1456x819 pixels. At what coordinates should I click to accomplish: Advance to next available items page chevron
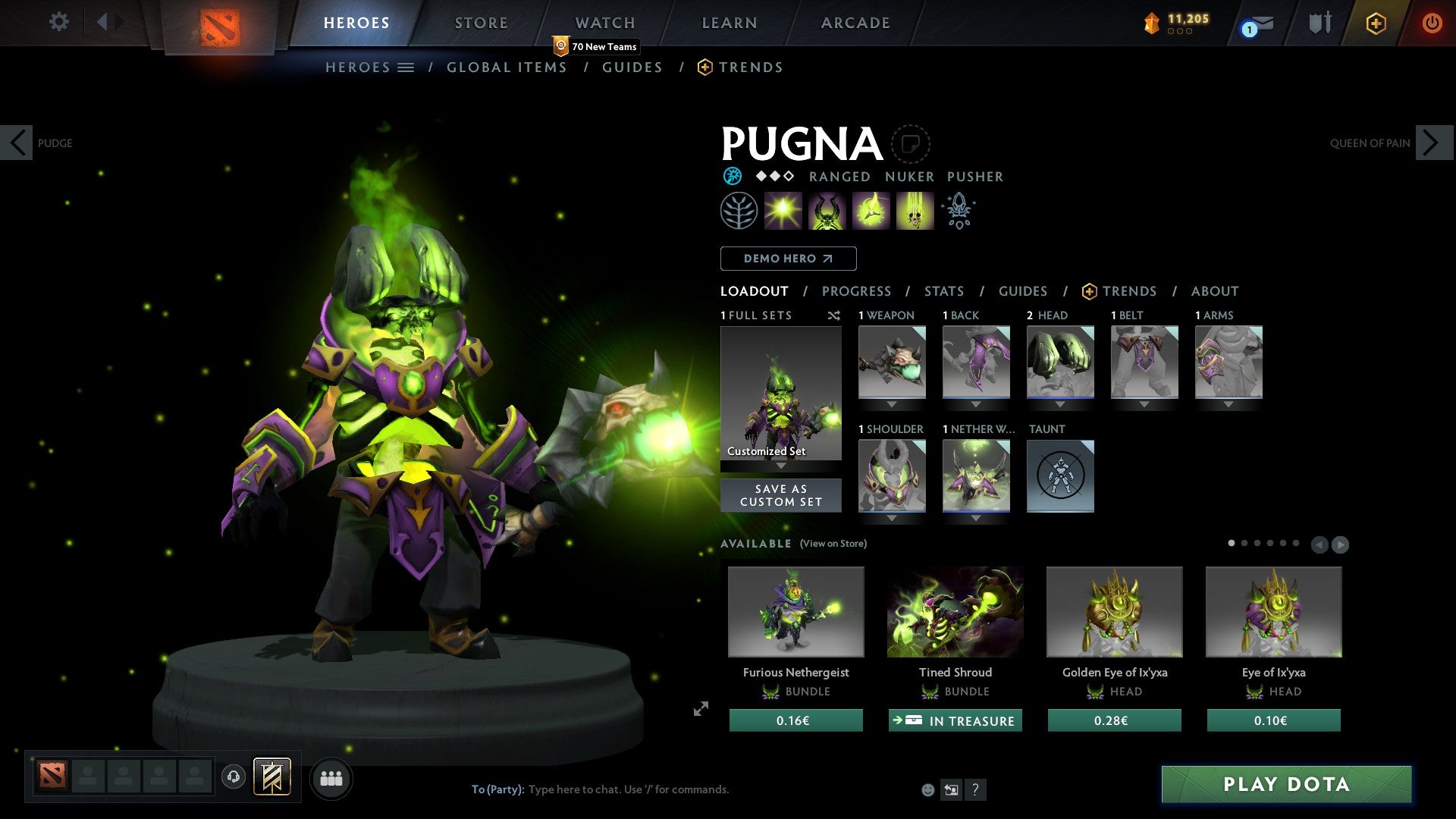tap(1341, 543)
